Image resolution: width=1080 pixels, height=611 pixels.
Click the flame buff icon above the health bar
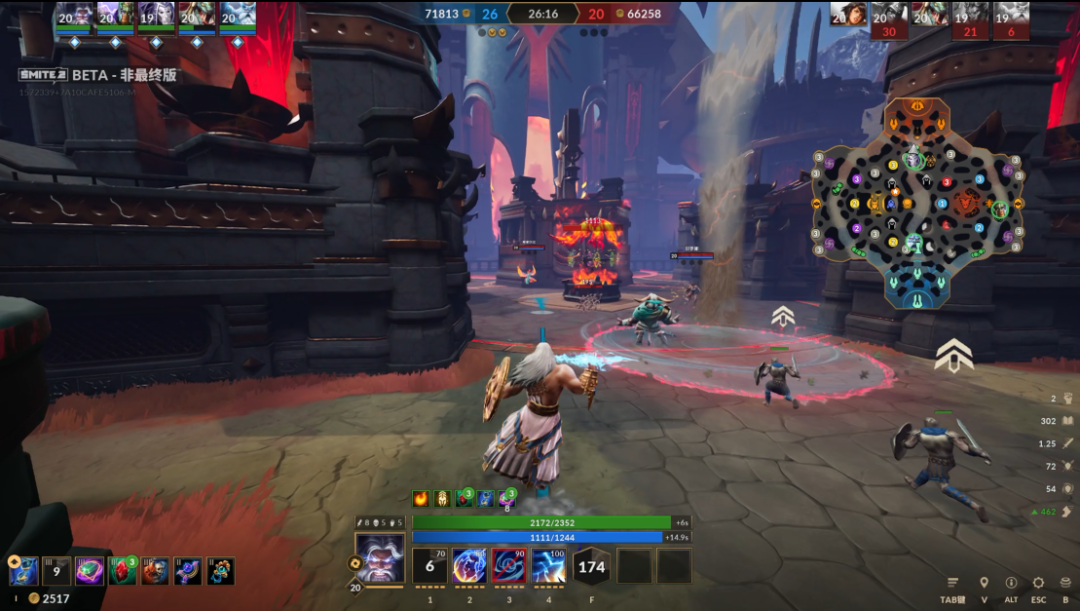pos(421,498)
